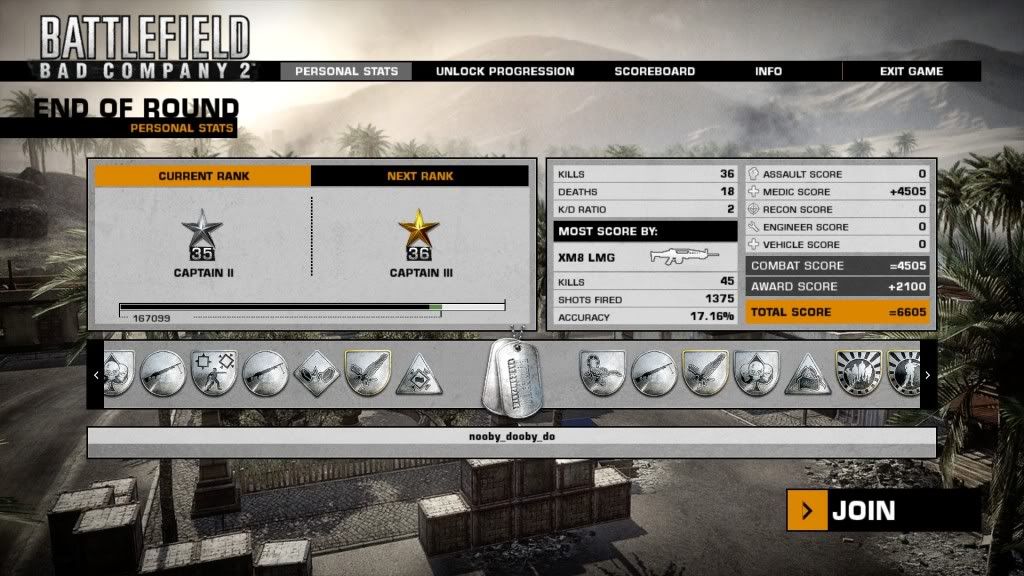Click the Join button

863,511
